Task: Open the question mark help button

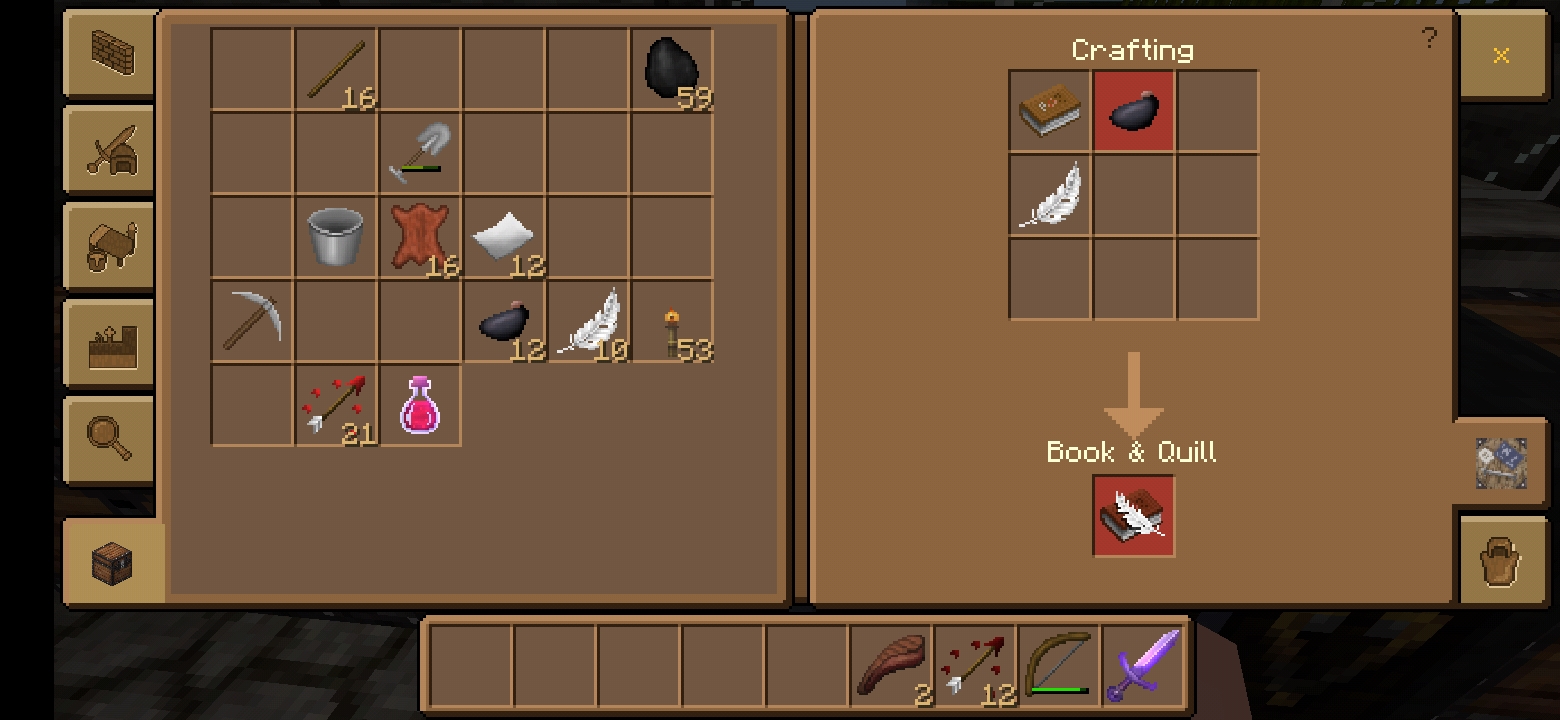Action: click(x=1429, y=39)
